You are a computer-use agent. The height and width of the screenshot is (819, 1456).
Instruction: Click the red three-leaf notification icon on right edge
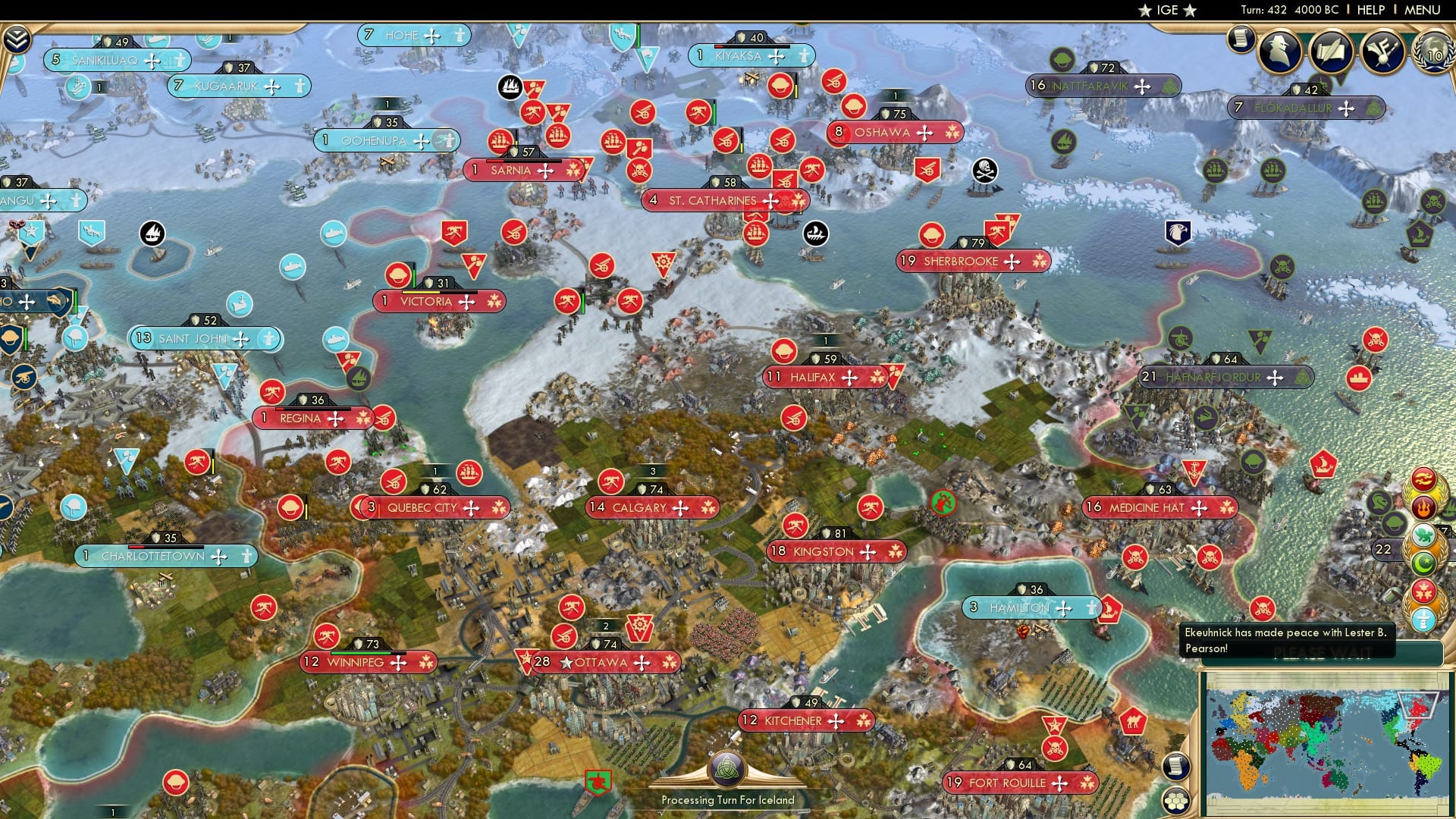point(1422,591)
